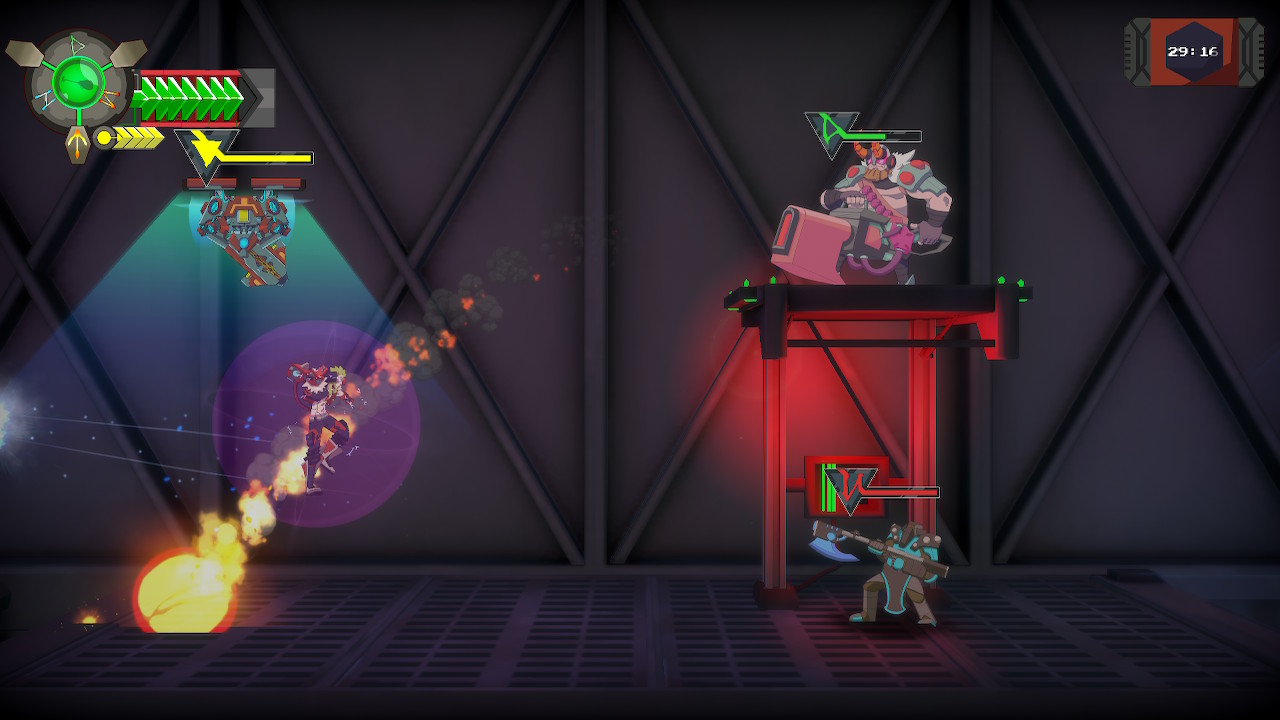1280x720 pixels.
Task: Click the green triangle pin atop the compass HUD
Action: (x=78, y=45)
